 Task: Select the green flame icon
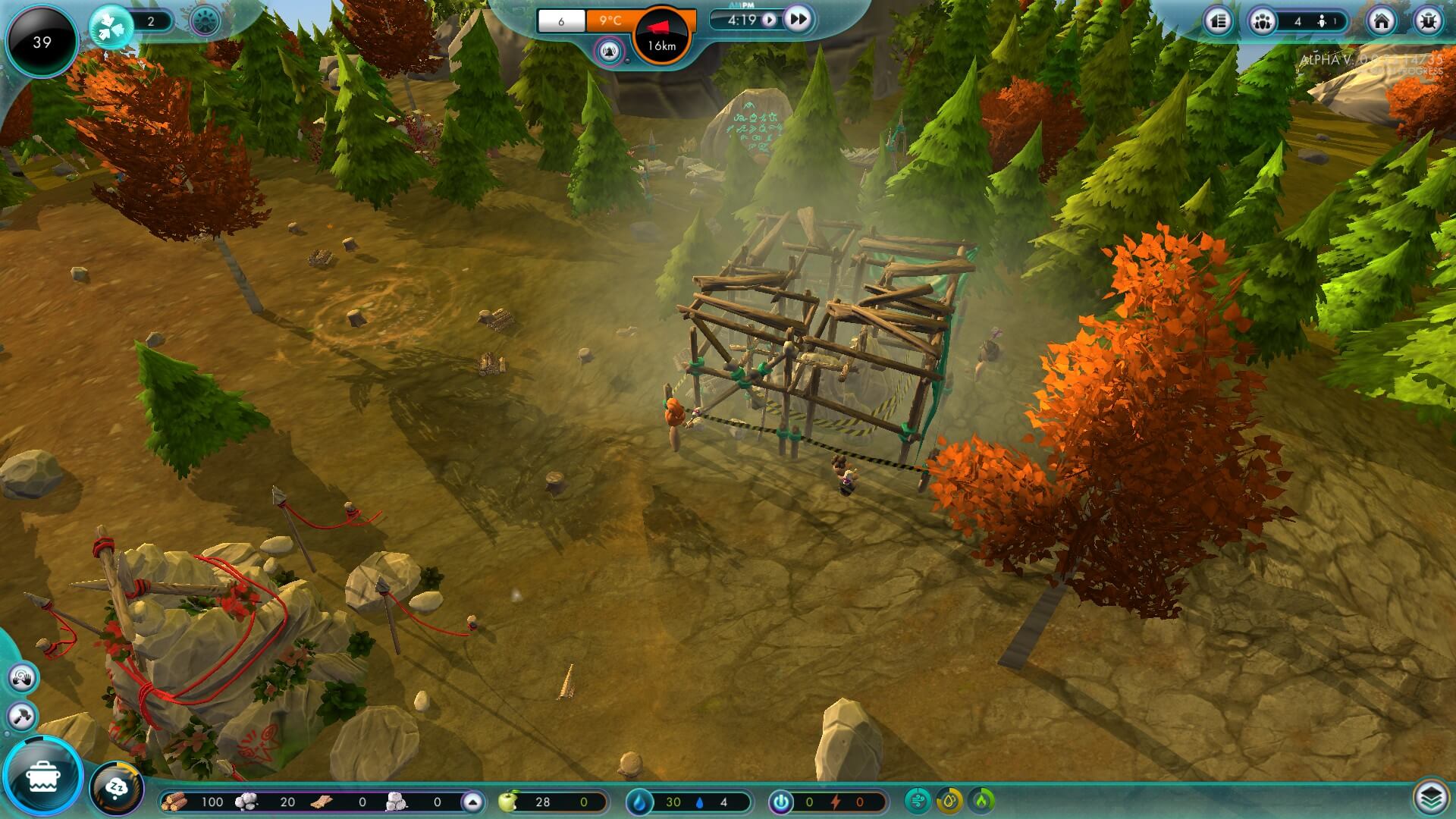(x=983, y=801)
